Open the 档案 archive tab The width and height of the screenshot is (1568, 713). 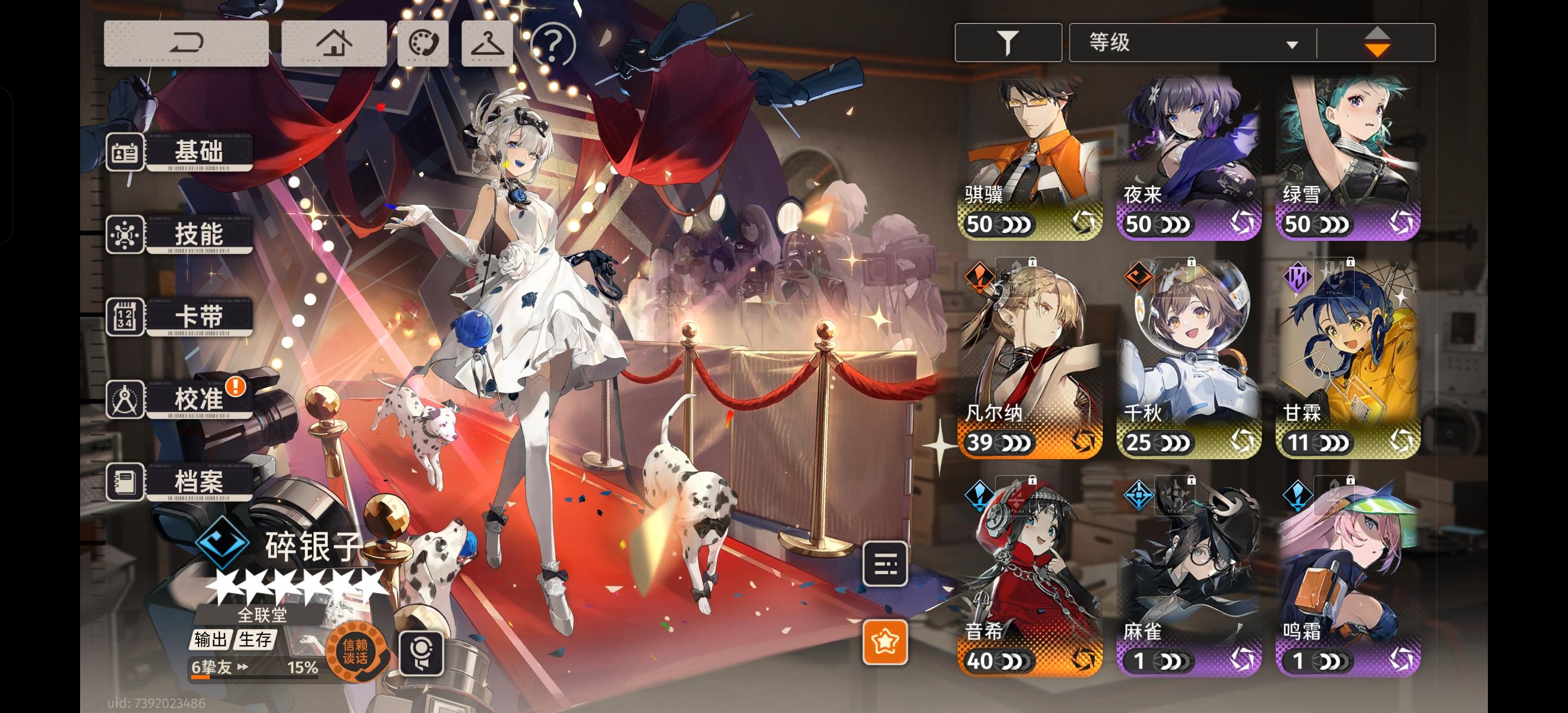pos(198,482)
